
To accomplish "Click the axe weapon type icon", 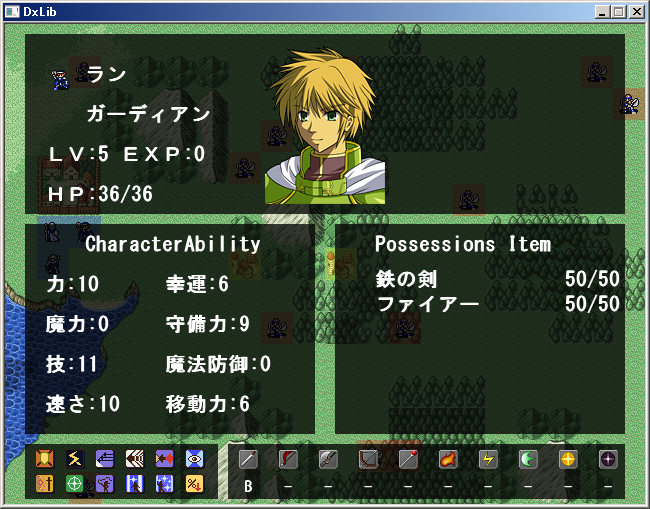I will [x=328, y=459].
